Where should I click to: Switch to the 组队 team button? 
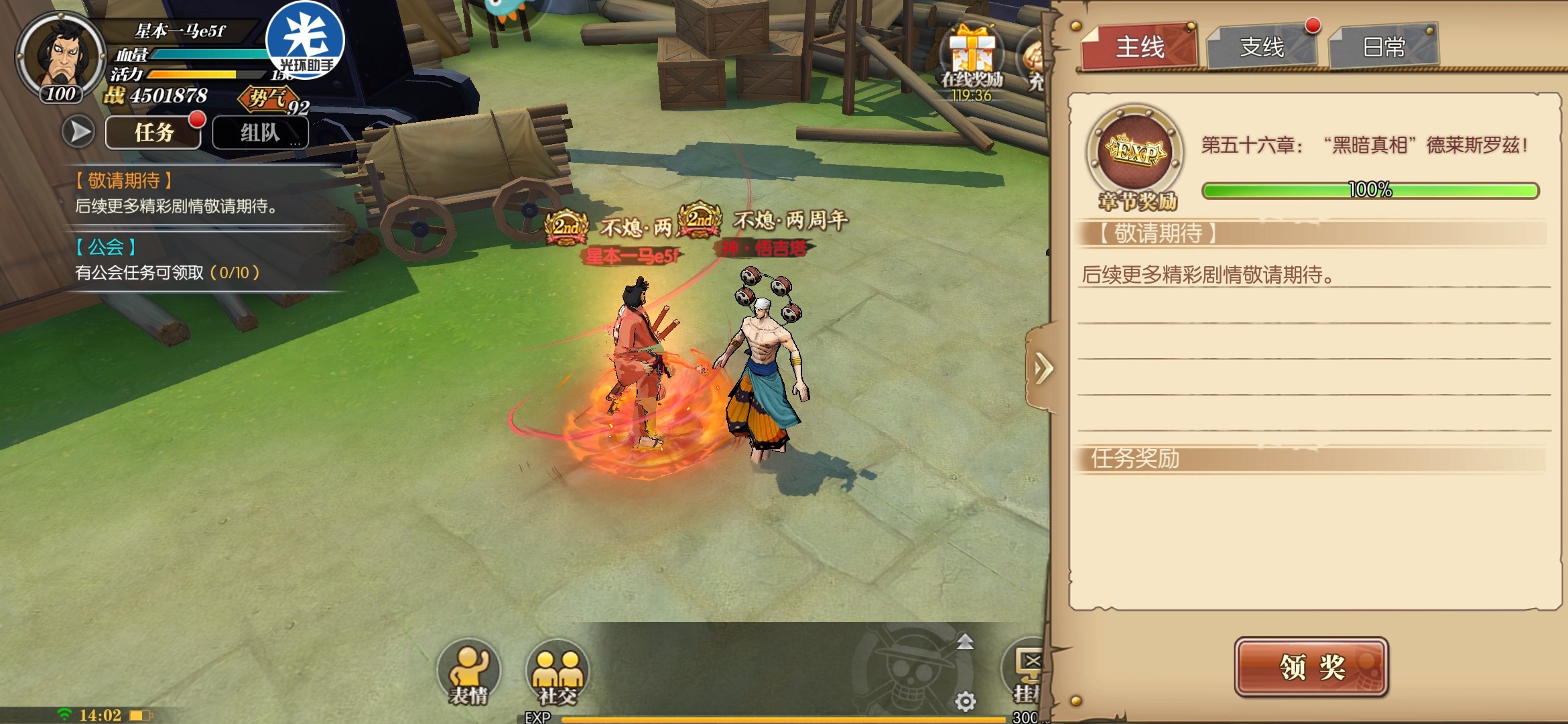(260, 133)
